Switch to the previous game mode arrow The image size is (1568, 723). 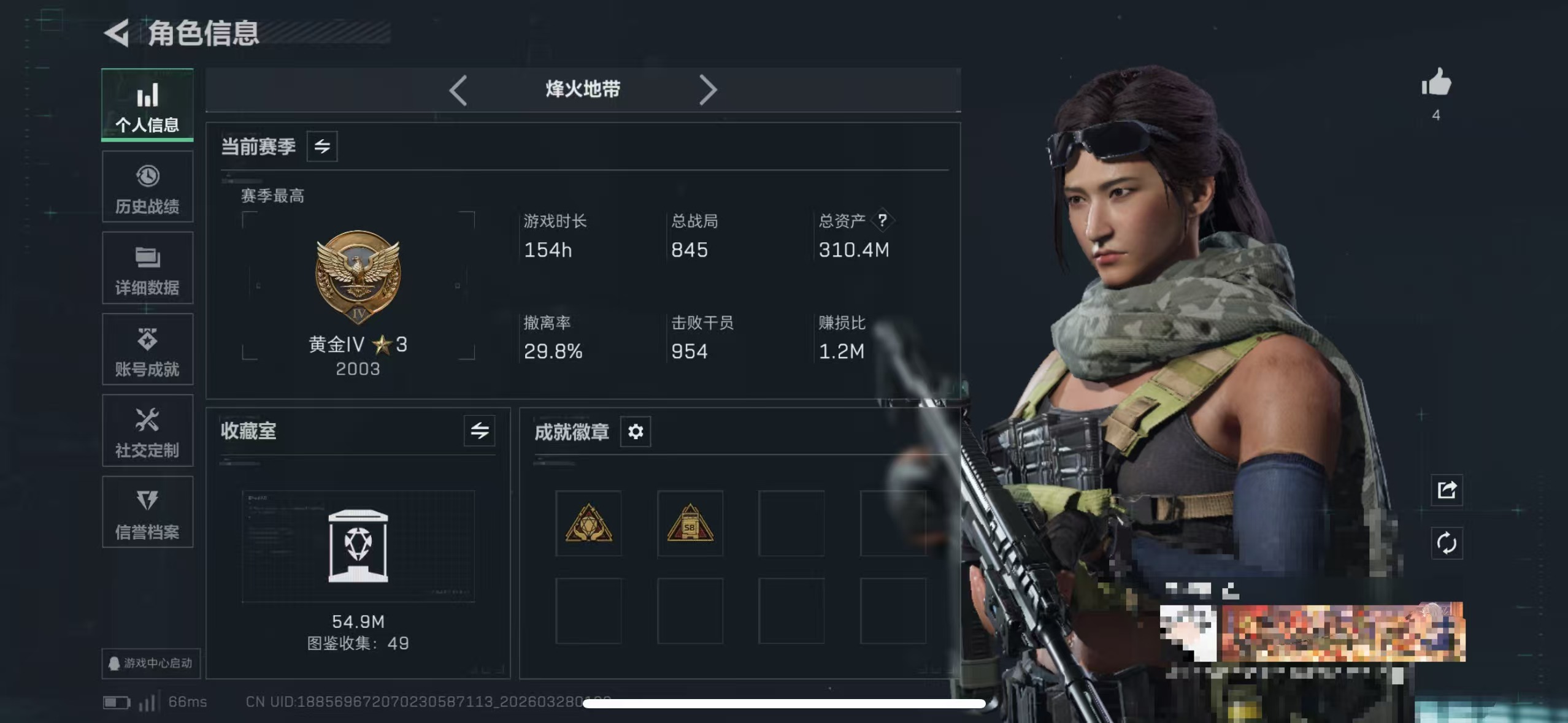click(458, 90)
